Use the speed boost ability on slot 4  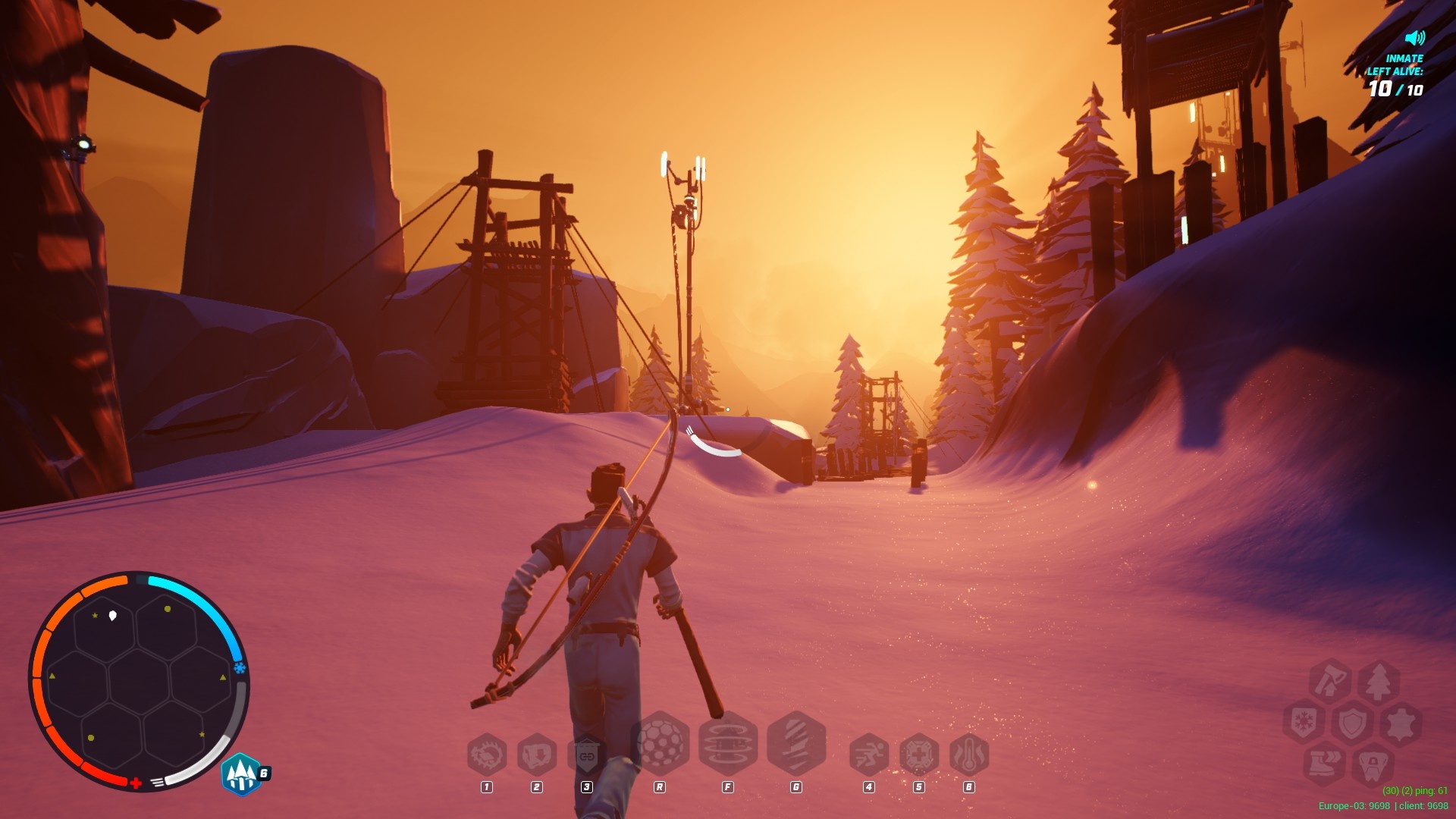pyautogui.click(x=868, y=756)
